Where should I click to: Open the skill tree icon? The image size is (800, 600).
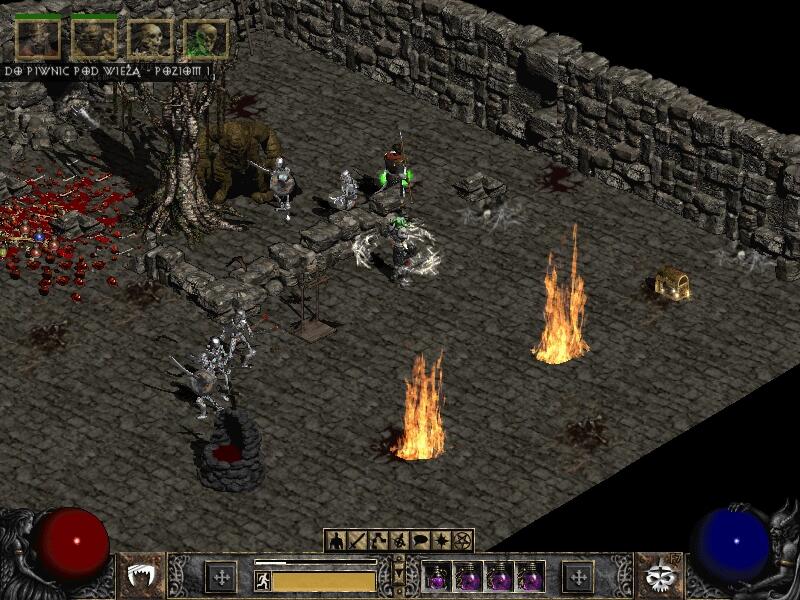(x=377, y=541)
